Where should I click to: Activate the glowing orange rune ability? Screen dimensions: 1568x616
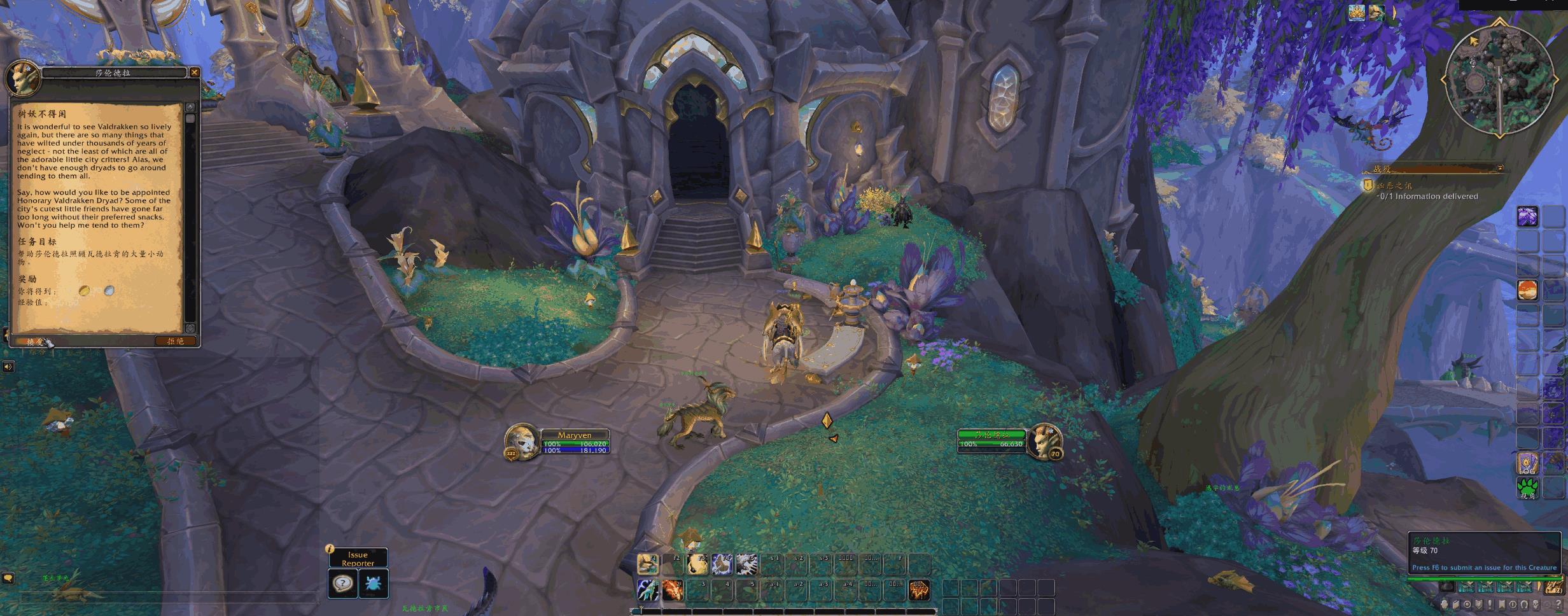919,590
